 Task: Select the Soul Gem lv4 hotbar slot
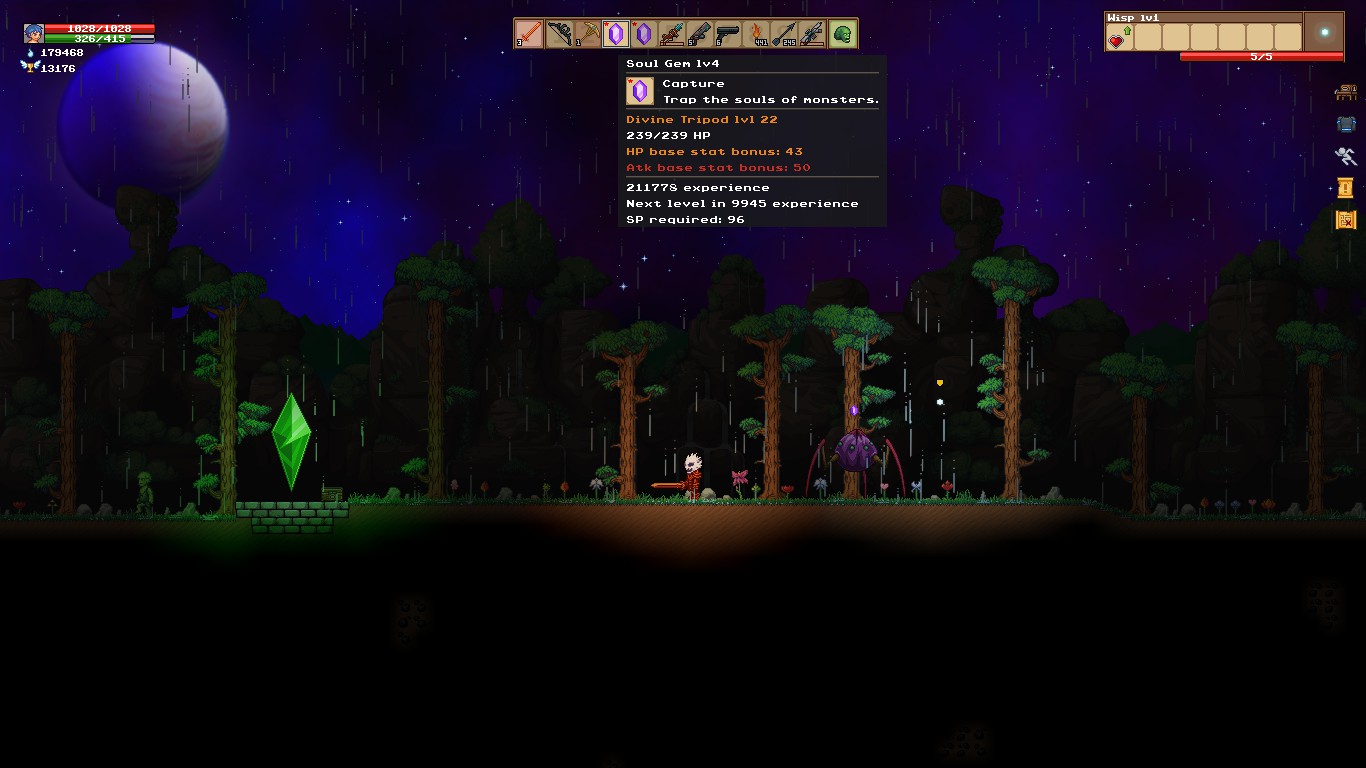tap(616, 33)
